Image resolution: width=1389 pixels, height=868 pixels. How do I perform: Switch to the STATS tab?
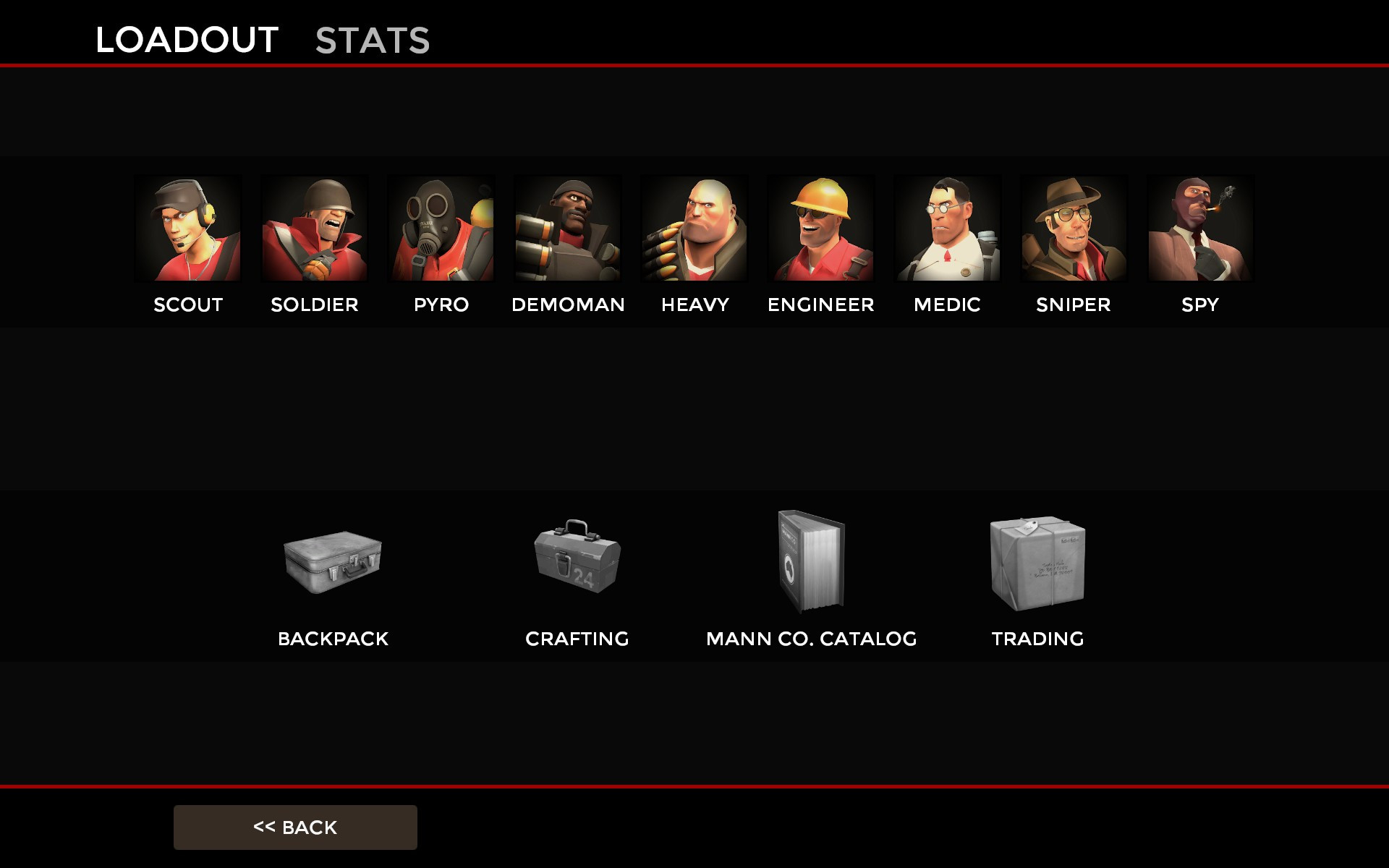click(x=371, y=40)
